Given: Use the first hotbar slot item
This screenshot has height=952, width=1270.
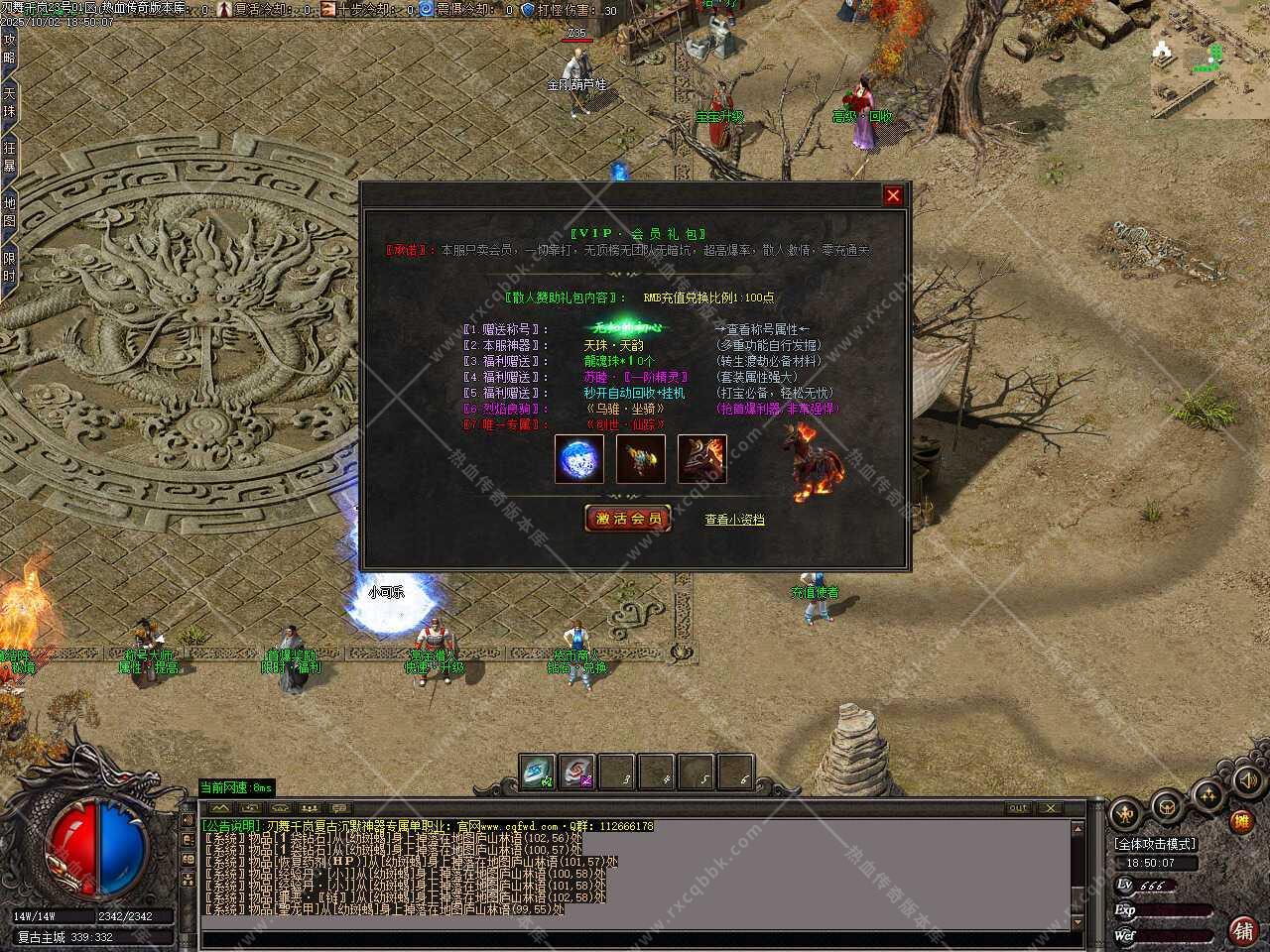Looking at the screenshot, I should click(x=539, y=773).
